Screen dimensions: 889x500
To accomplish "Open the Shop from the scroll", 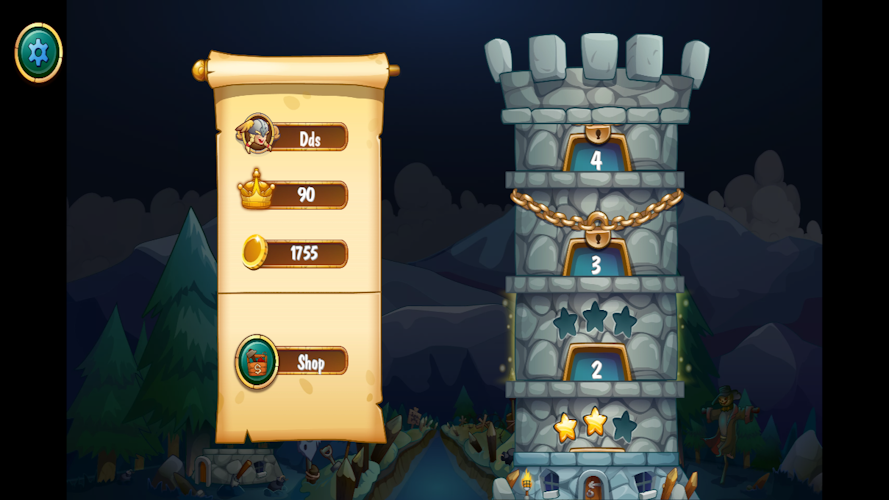I will pos(311,362).
